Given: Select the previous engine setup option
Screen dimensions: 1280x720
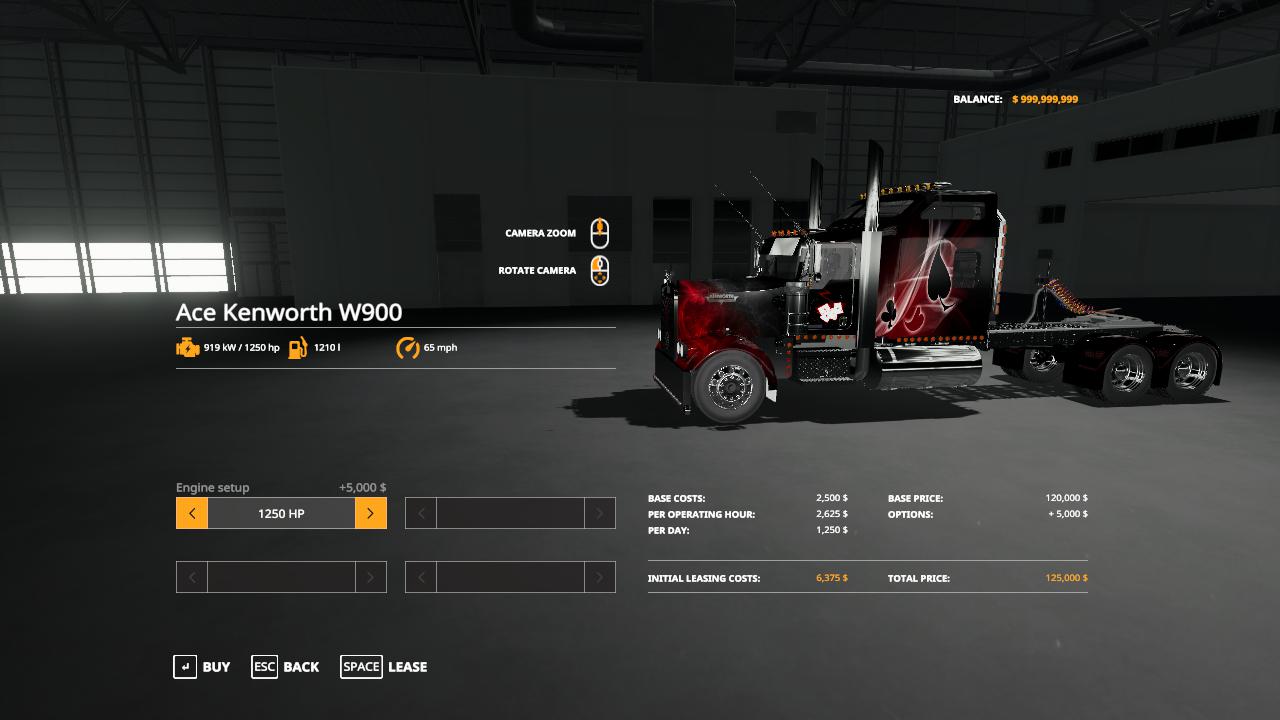Looking at the screenshot, I should 192,514.
